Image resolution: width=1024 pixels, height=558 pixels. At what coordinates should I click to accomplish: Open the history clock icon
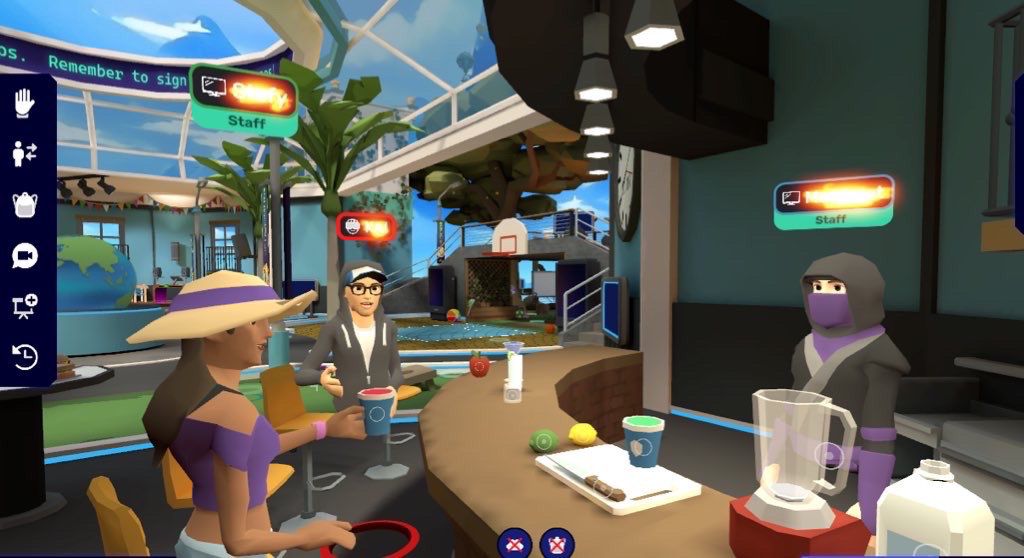pyautogui.click(x=24, y=356)
